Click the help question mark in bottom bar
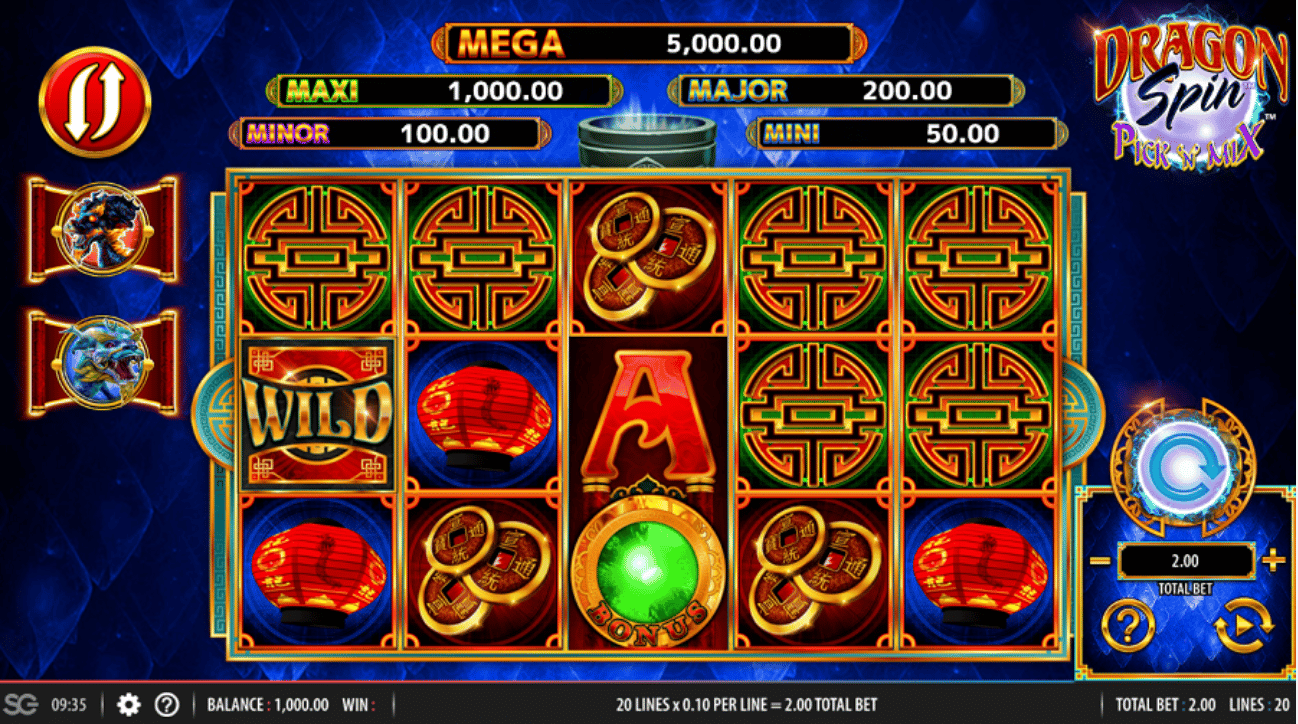 [165, 704]
